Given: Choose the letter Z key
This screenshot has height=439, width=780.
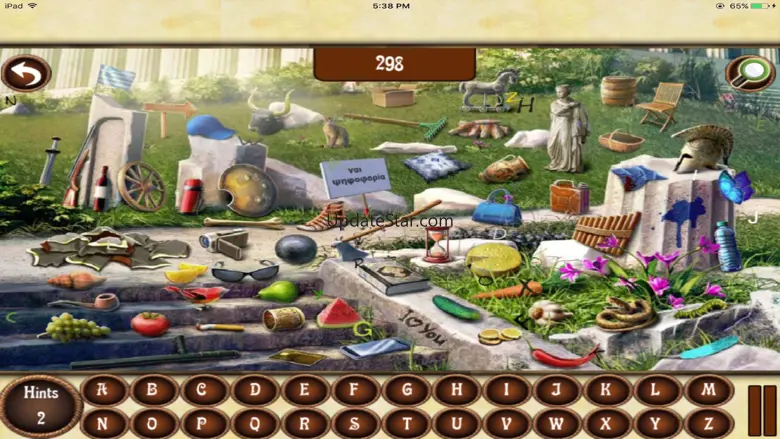Looking at the screenshot, I should pos(708,424).
